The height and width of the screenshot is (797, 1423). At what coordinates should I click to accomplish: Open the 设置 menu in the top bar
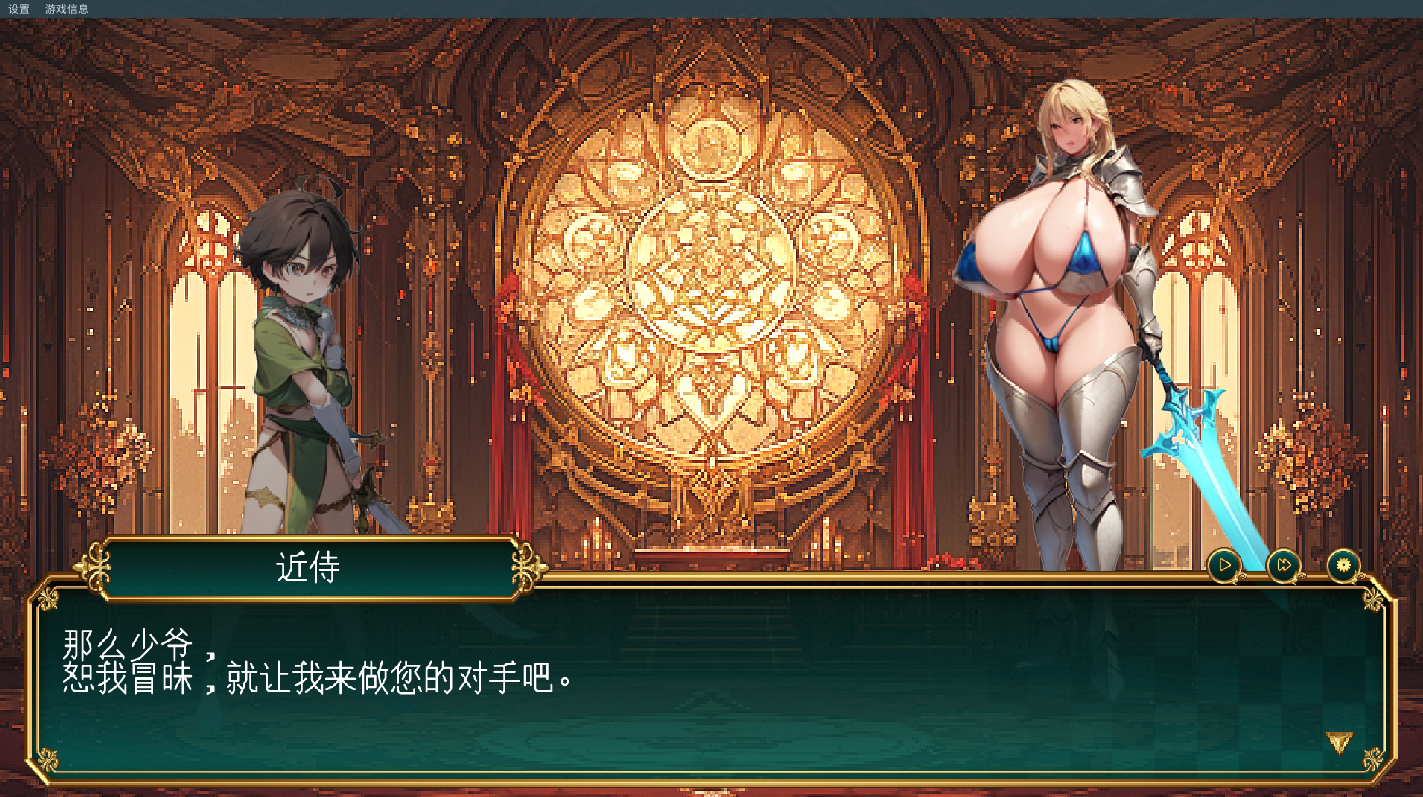pos(19,9)
